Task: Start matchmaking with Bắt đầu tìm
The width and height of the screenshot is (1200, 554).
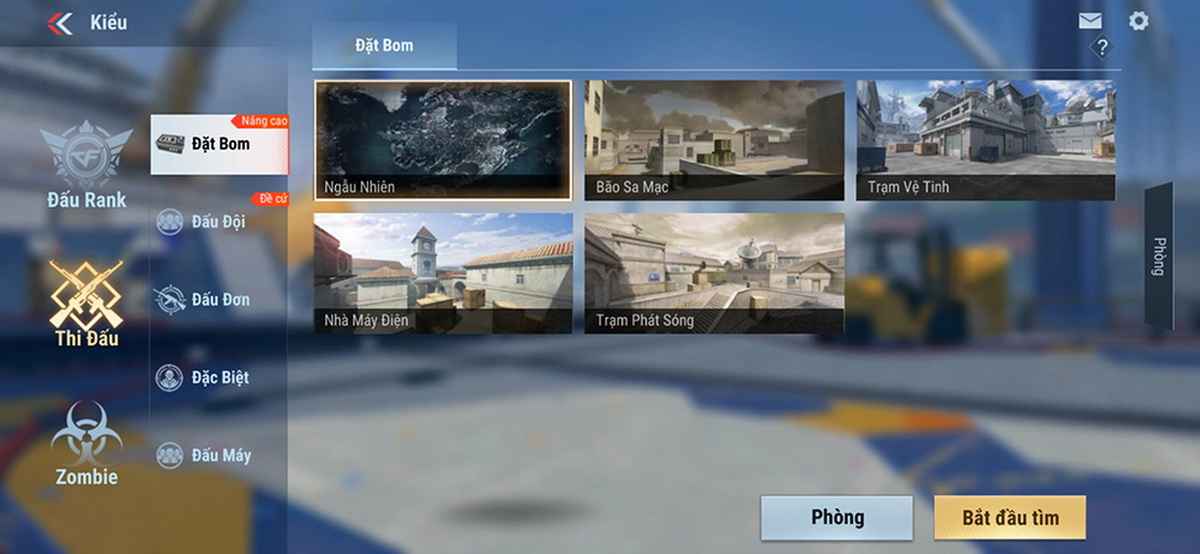Action: pos(1010,518)
